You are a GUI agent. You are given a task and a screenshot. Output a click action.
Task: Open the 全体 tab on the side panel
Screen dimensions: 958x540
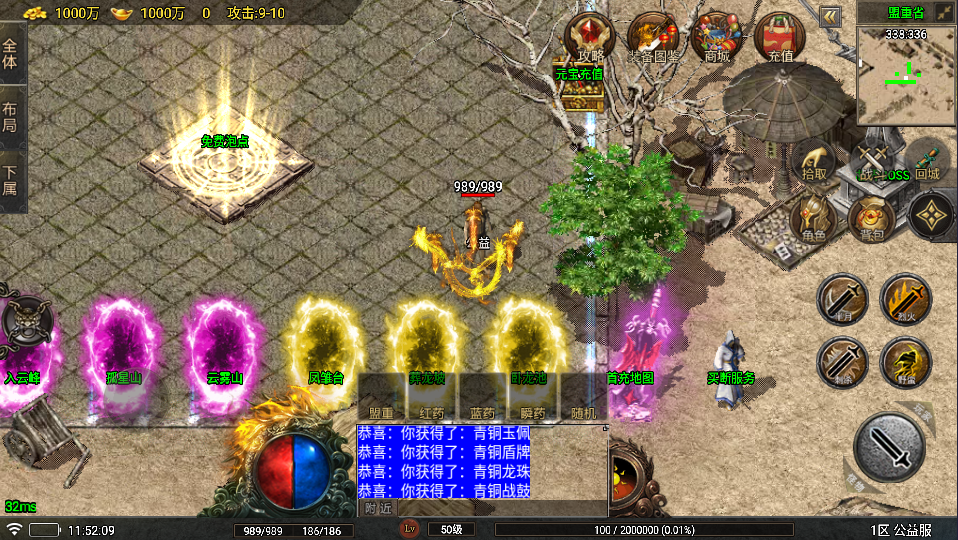tap(11, 54)
